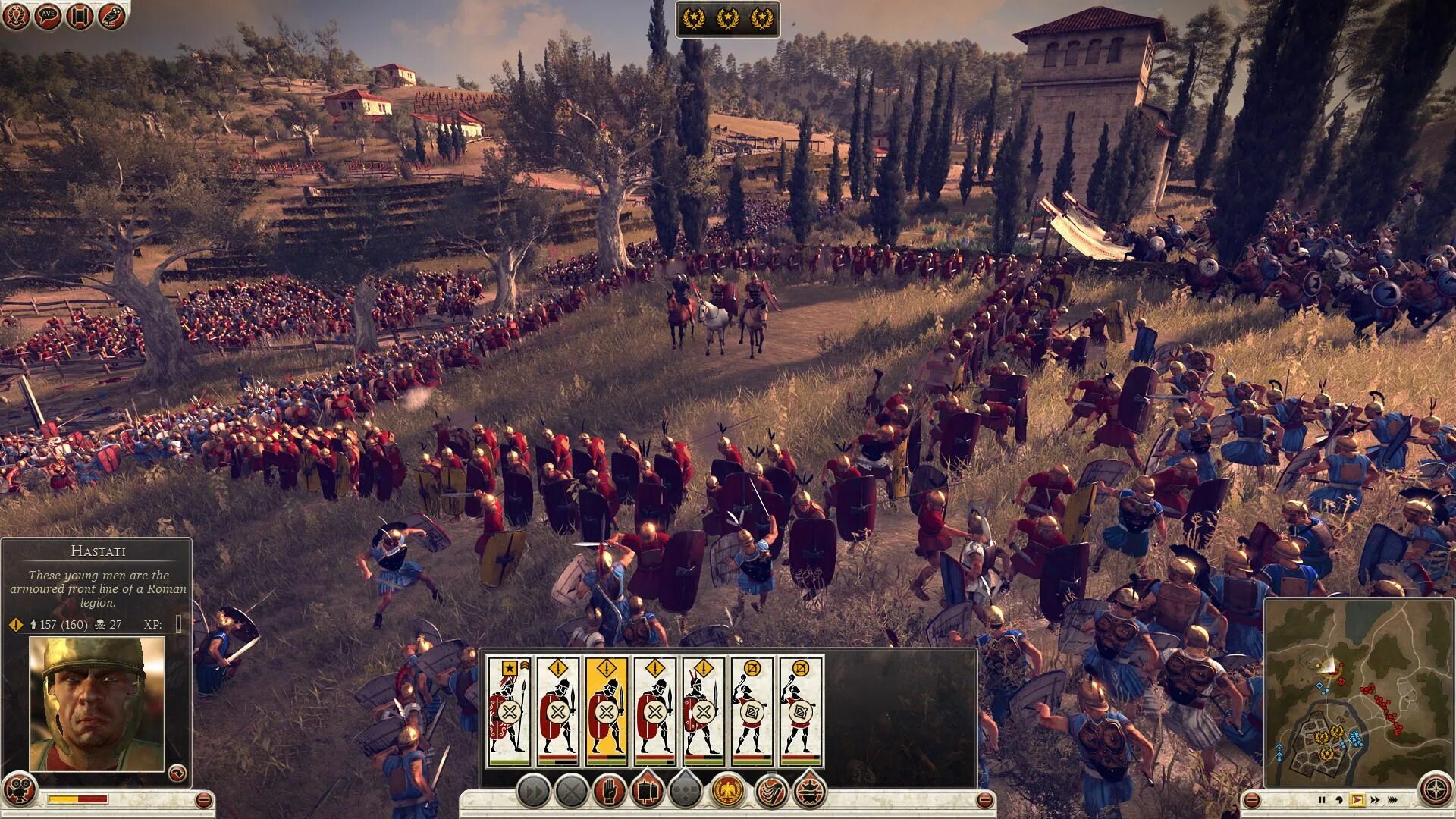Minimize the unit card panel

(984, 800)
